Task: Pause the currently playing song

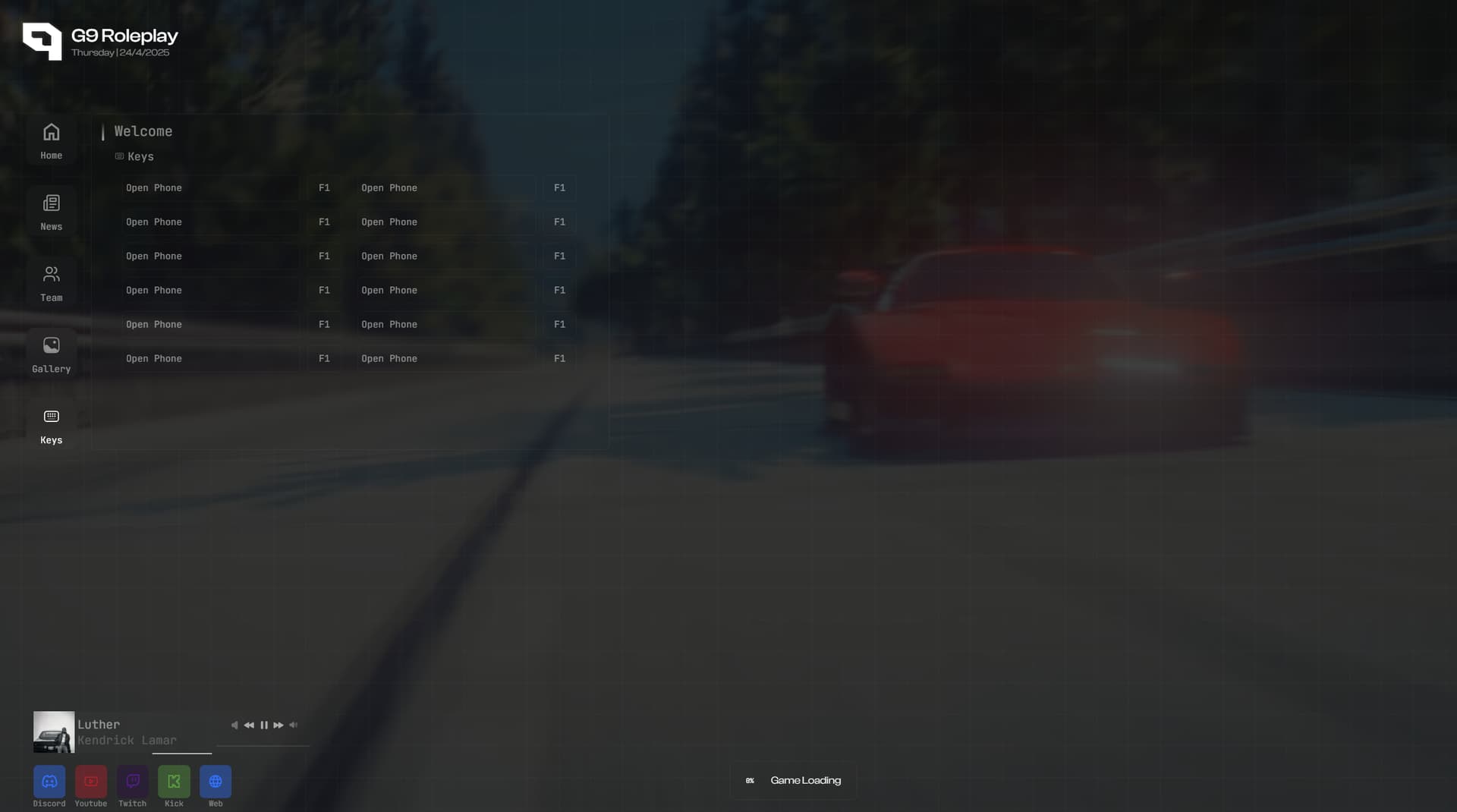Action: [263, 725]
